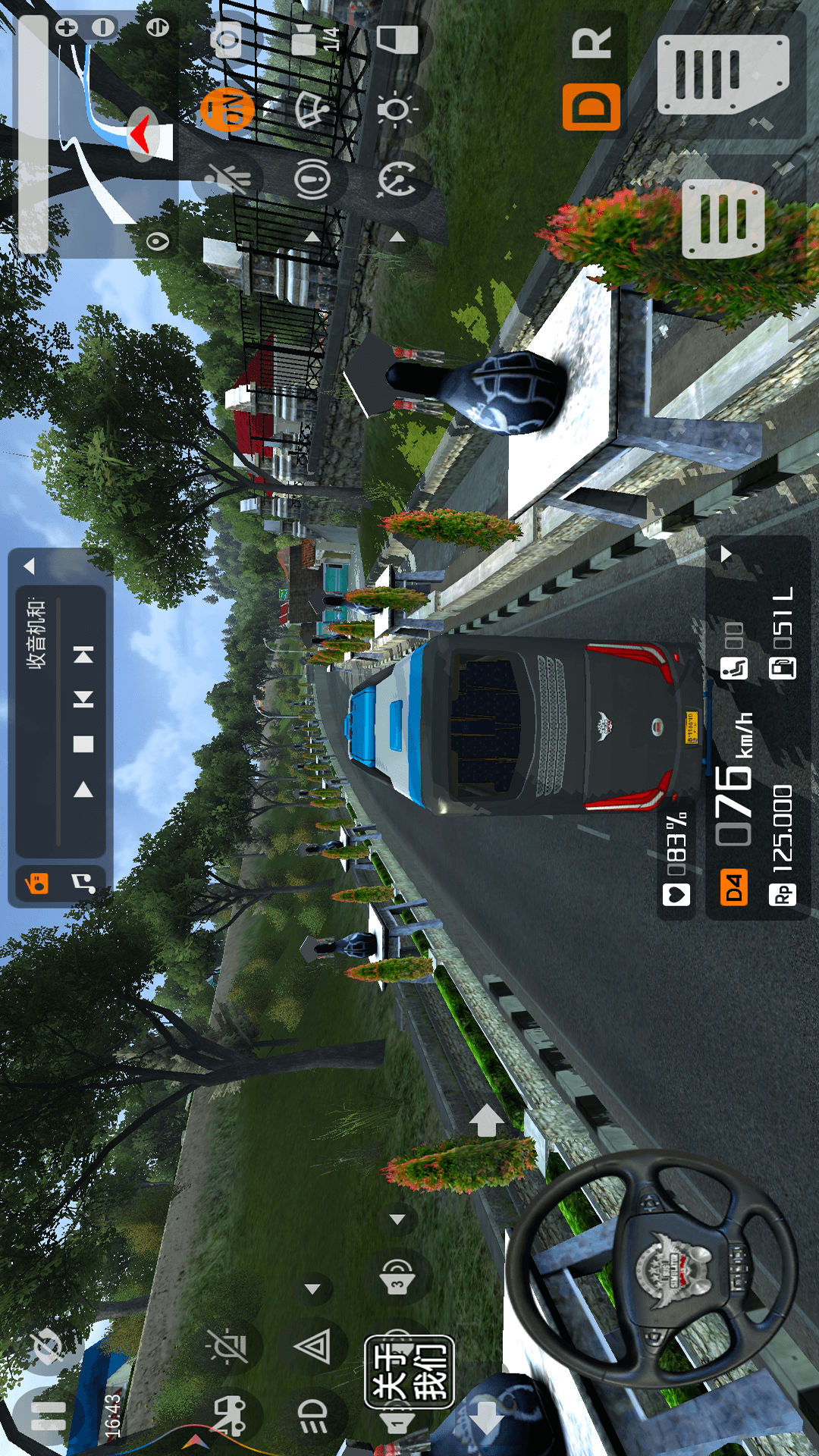Screen dimensions: 819x1456
Task: Switch to the music note tab
Action: click(83, 883)
